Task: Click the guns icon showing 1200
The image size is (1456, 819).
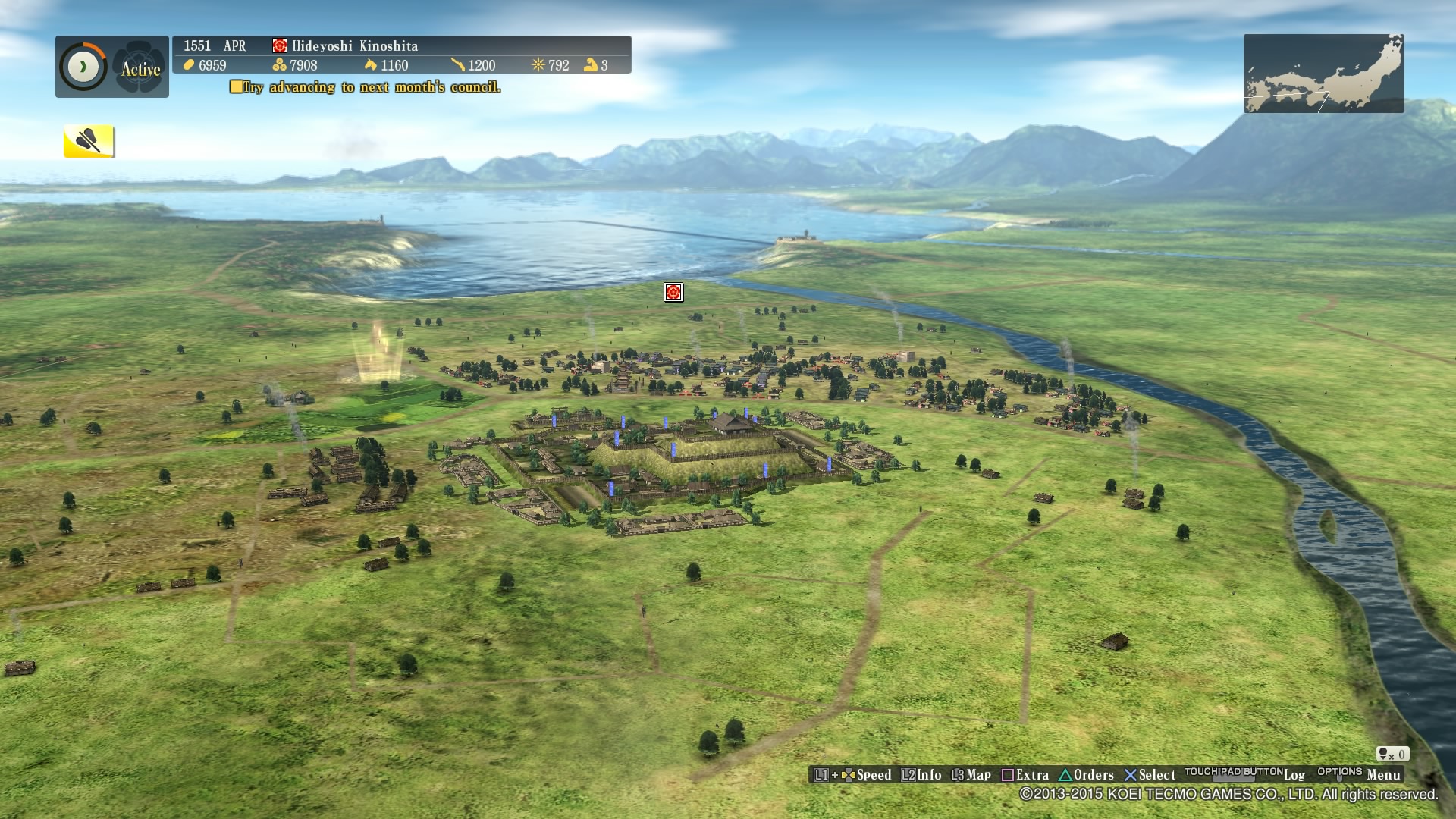Action: tap(458, 65)
